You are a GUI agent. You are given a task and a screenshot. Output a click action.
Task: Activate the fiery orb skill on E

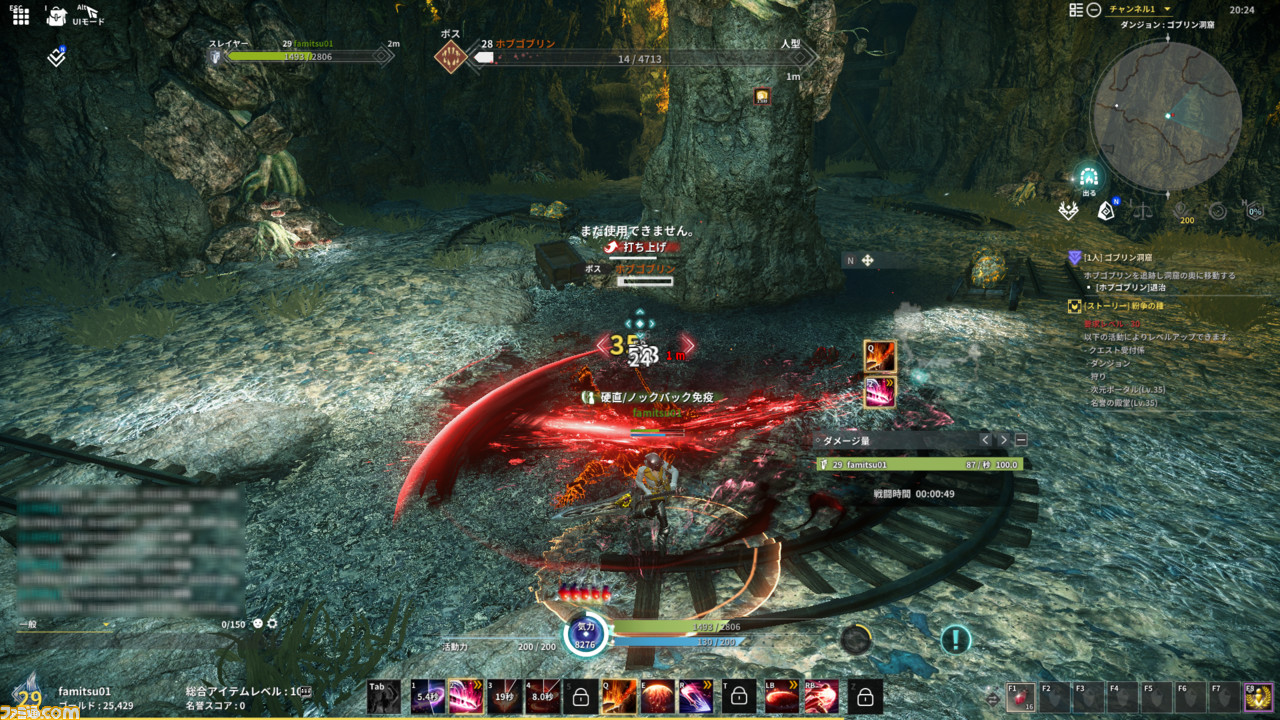coord(657,696)
